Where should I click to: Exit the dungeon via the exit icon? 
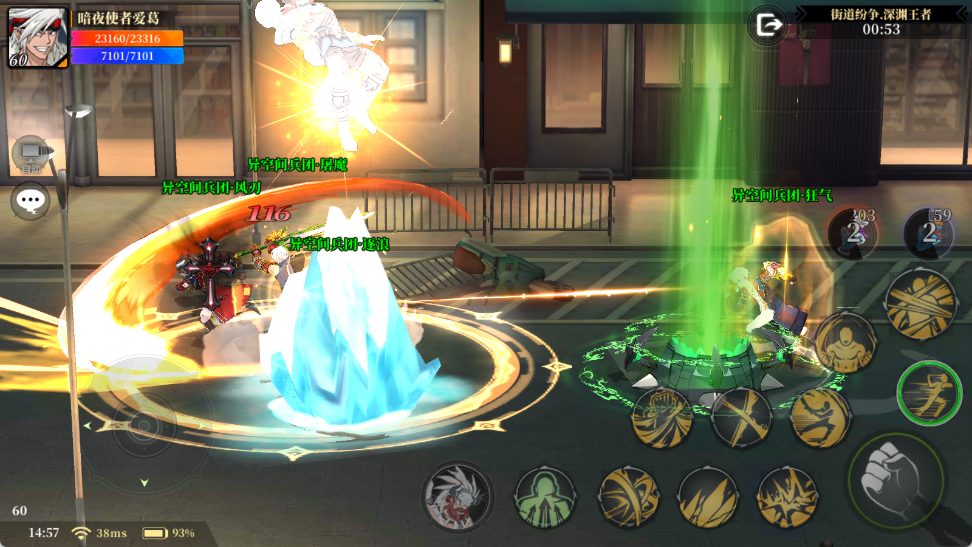coord(769,25)
